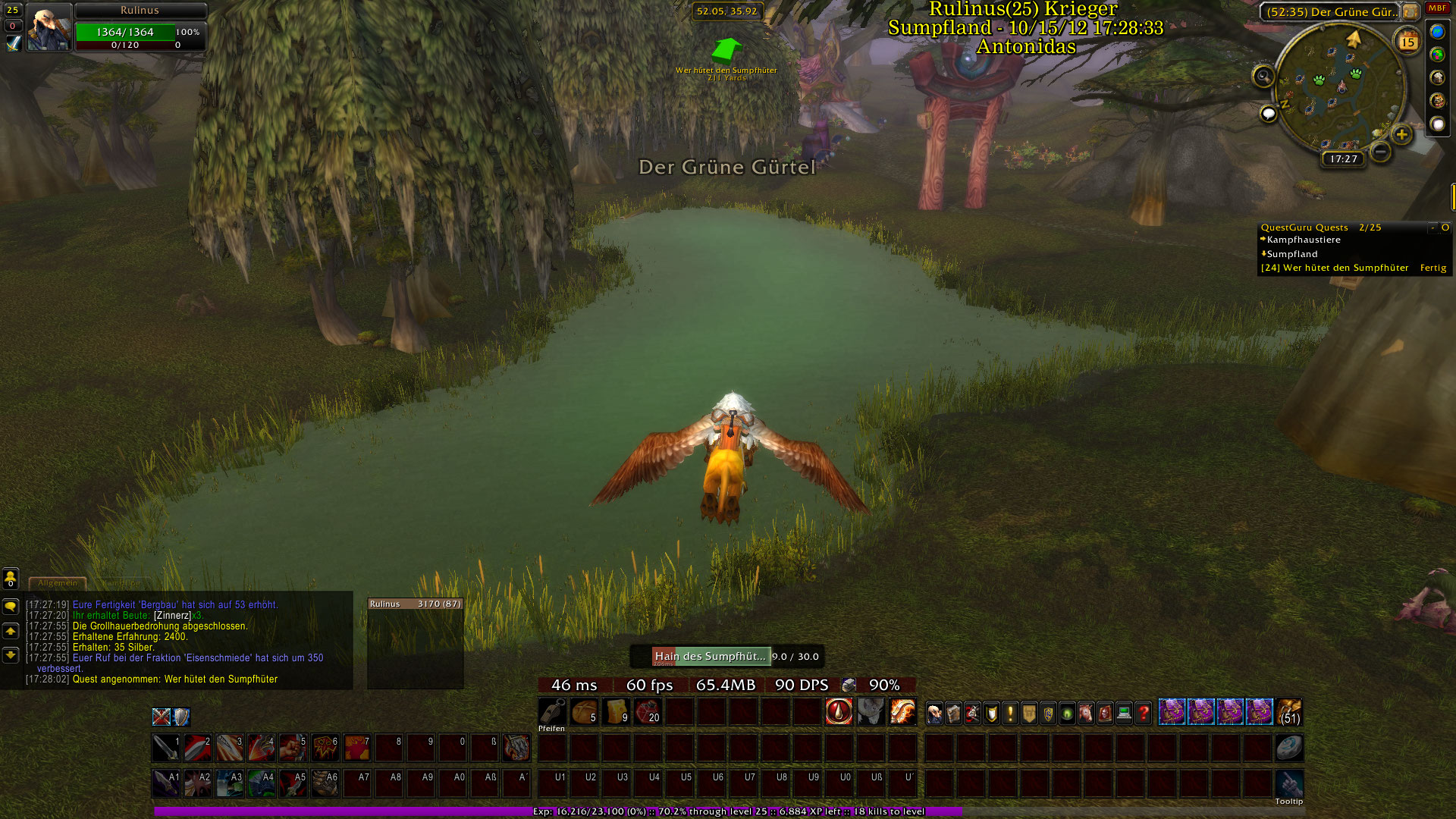
Task: Open the MBF minimap button frame
Action: [1437, 8]
